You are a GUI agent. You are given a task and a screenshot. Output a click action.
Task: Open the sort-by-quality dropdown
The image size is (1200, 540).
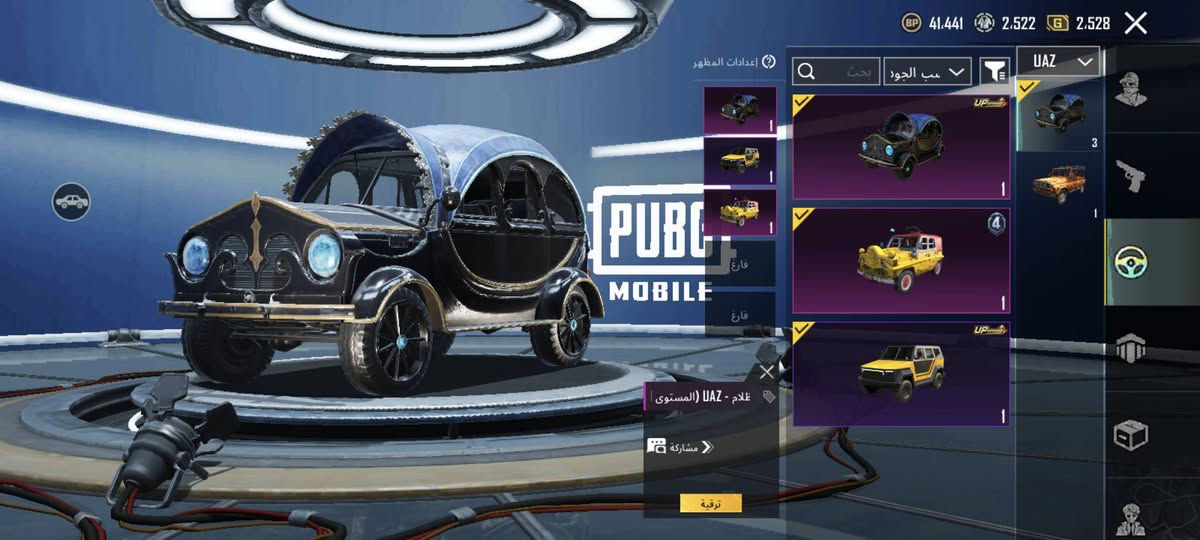[927, 71]
